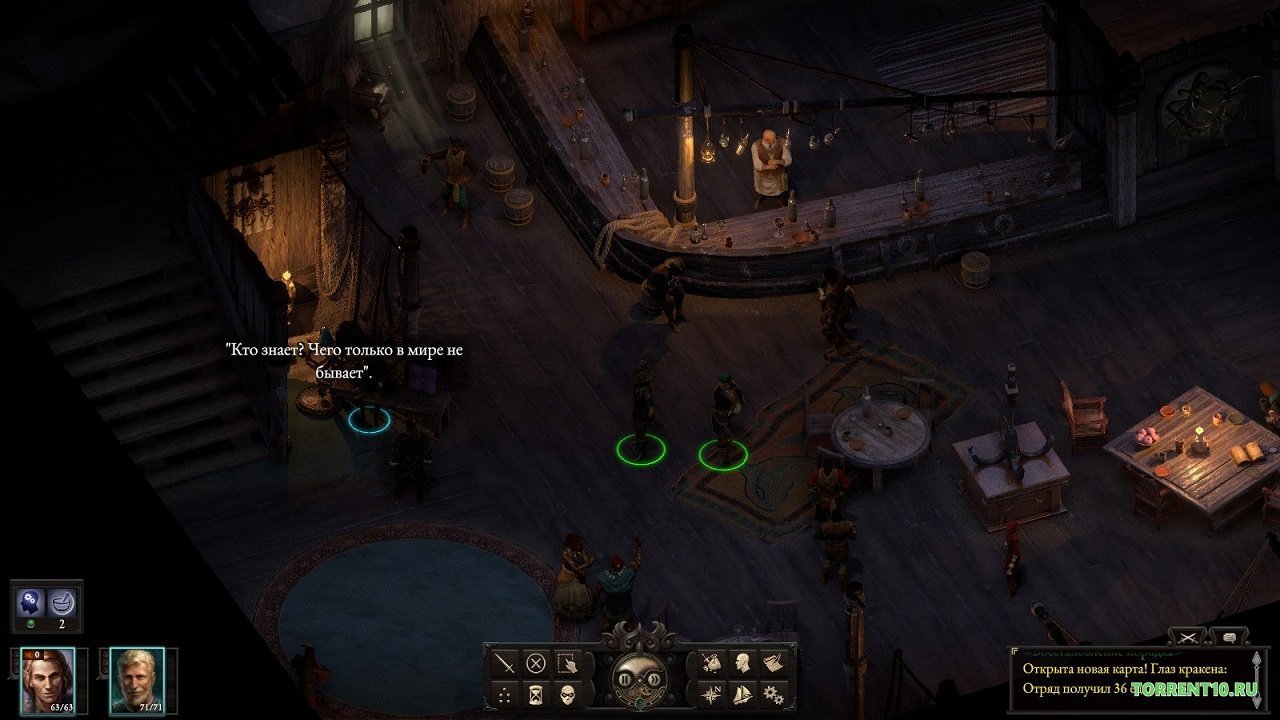The height and width of the screenshot is (720, 1280).
Task: Select the elf companion portrait showing 63/63
Action: (47, 681)
